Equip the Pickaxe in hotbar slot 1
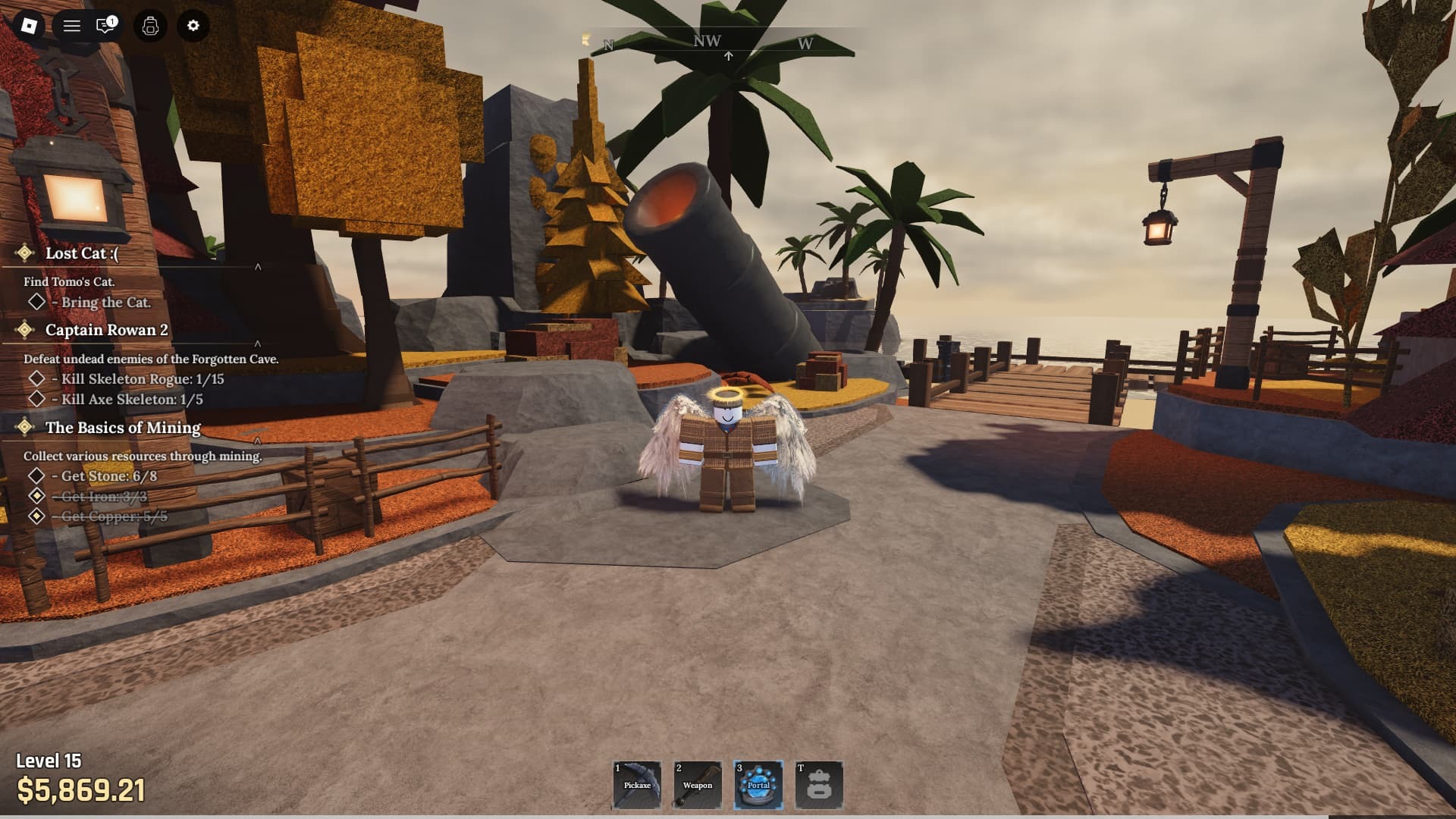The image size is (1456, 819). (637, 785)
